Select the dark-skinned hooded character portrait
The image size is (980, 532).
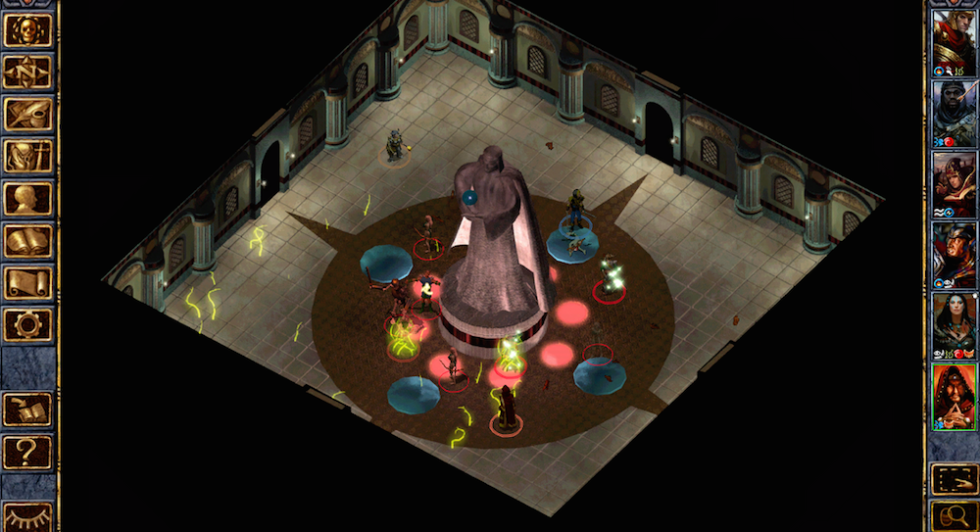tap(954, 110)
